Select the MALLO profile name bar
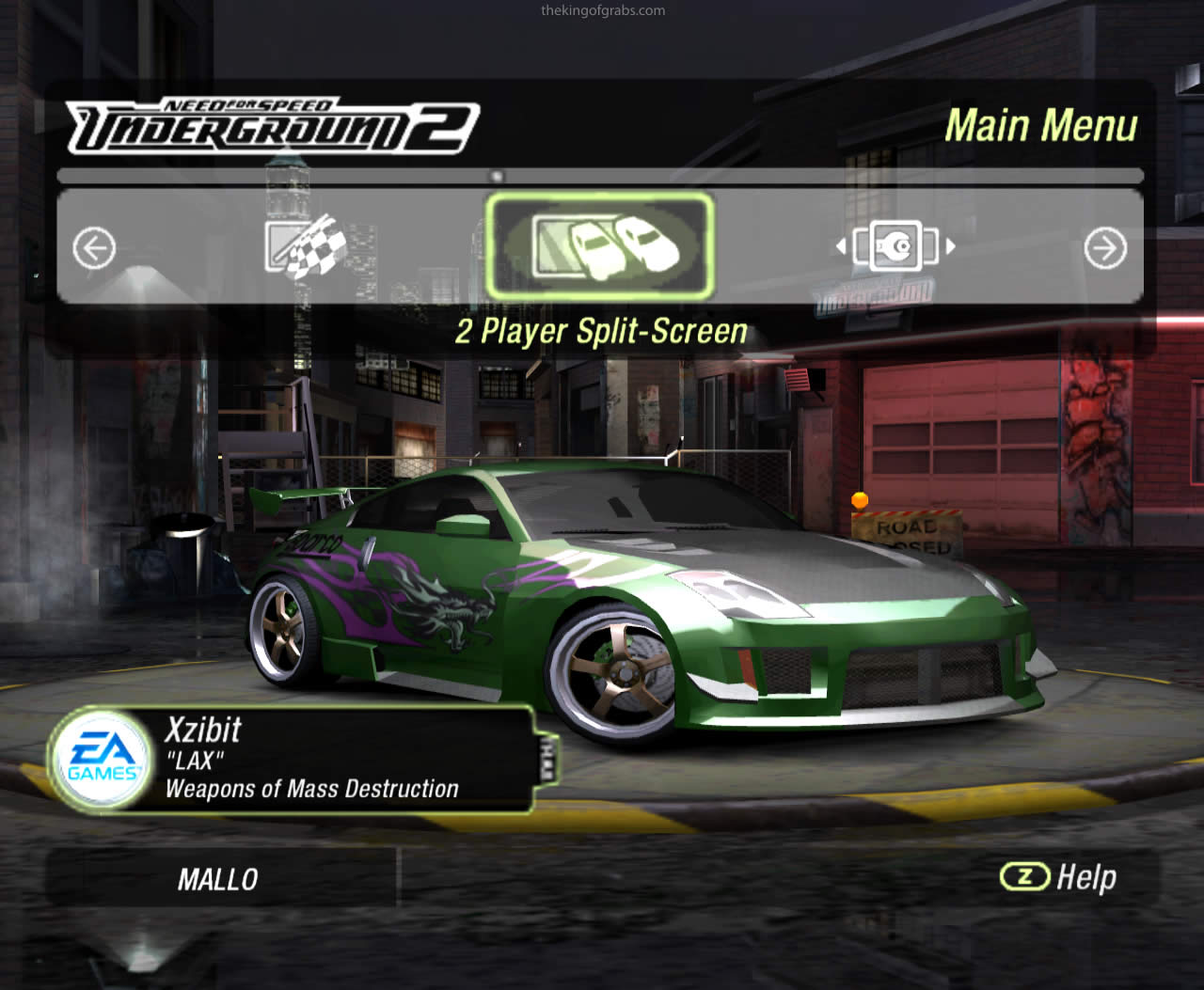 (x=218, y=879)
